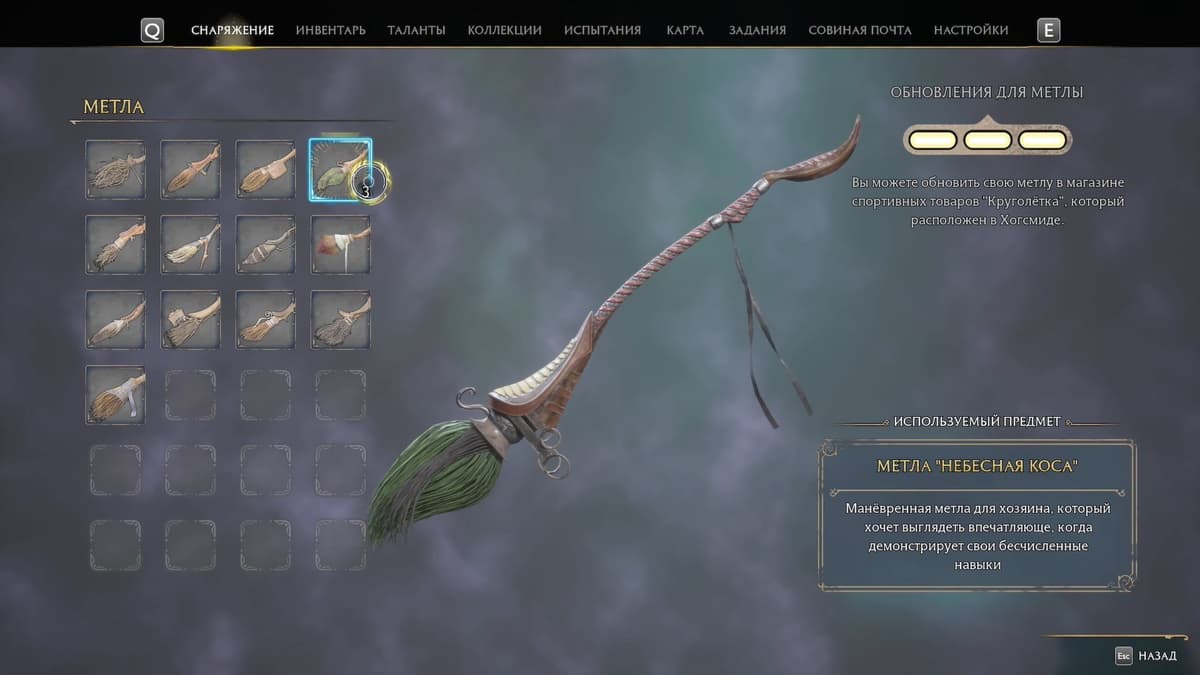This screenshot has height=675, width=1200.
Task: Select the Снаряжение tab
Action: coord(232,30)
